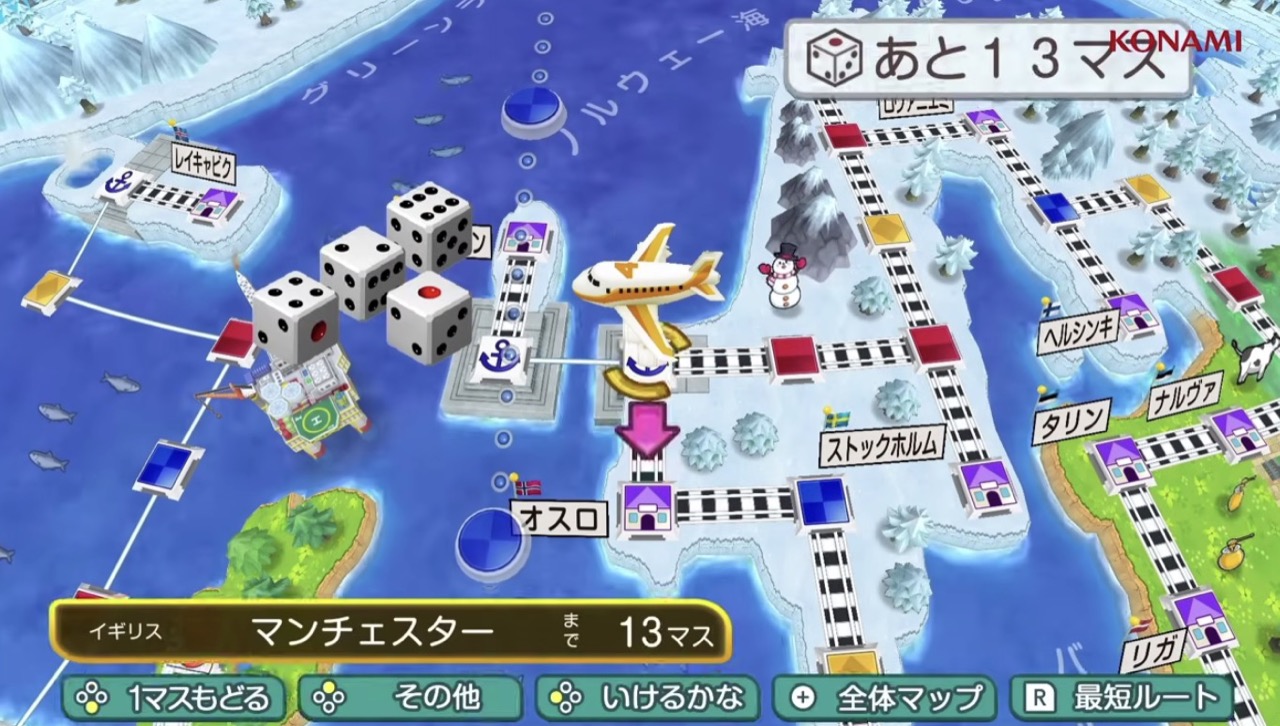The width and height of the screenshot is (1280, 726).
Task: Click the マンチェスター destination banner
Action: (x=373, y=631)
